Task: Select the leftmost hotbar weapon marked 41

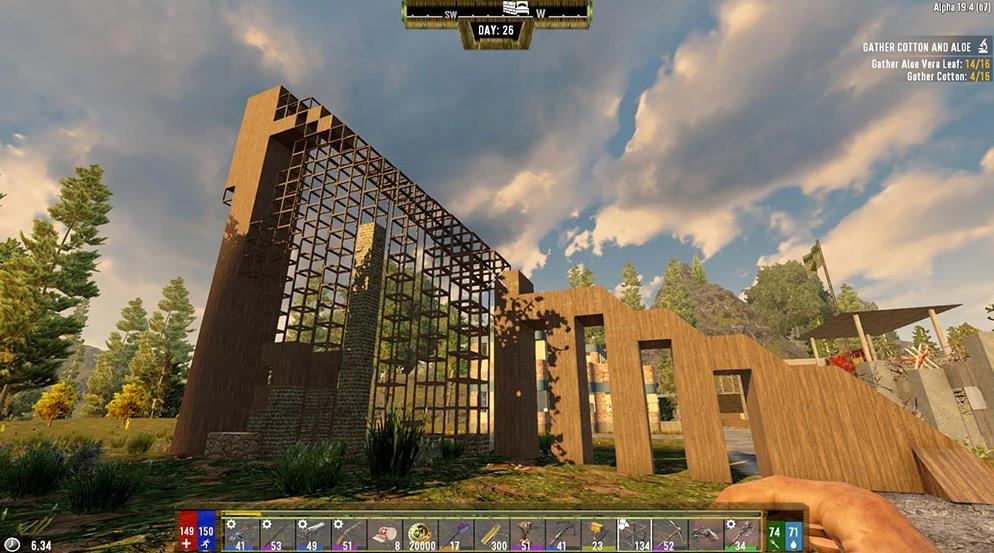Action: point(243,533)
